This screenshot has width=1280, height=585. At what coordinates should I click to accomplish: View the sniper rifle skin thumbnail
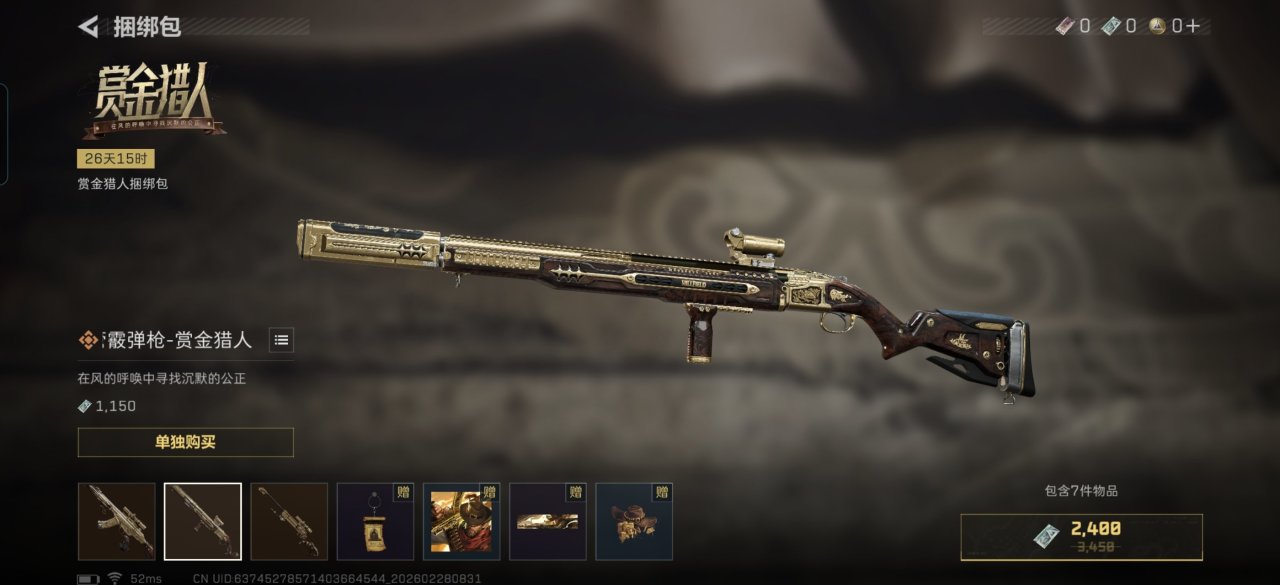click(x=289, y=521)
